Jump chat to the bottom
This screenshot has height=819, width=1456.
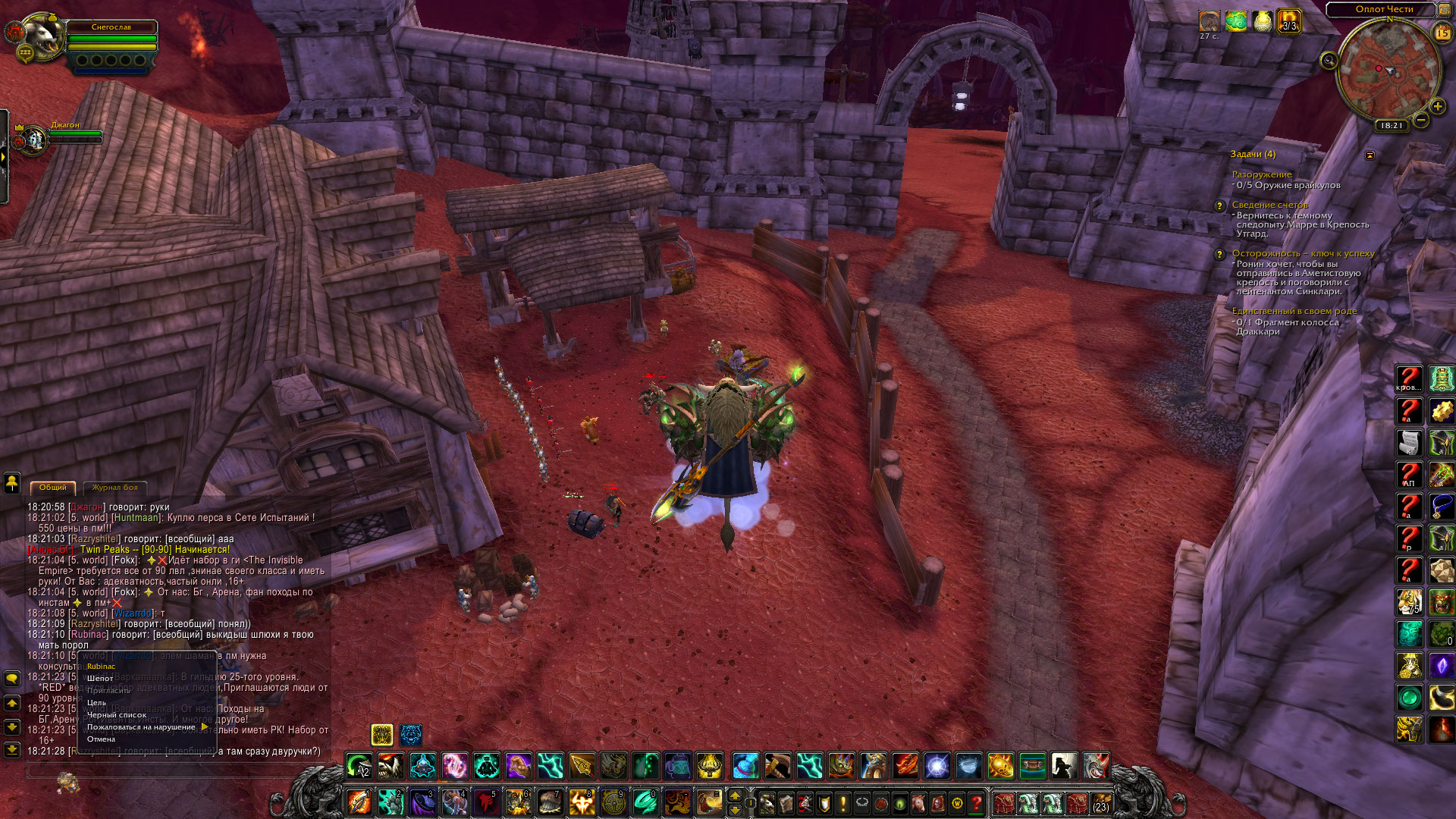12,750
